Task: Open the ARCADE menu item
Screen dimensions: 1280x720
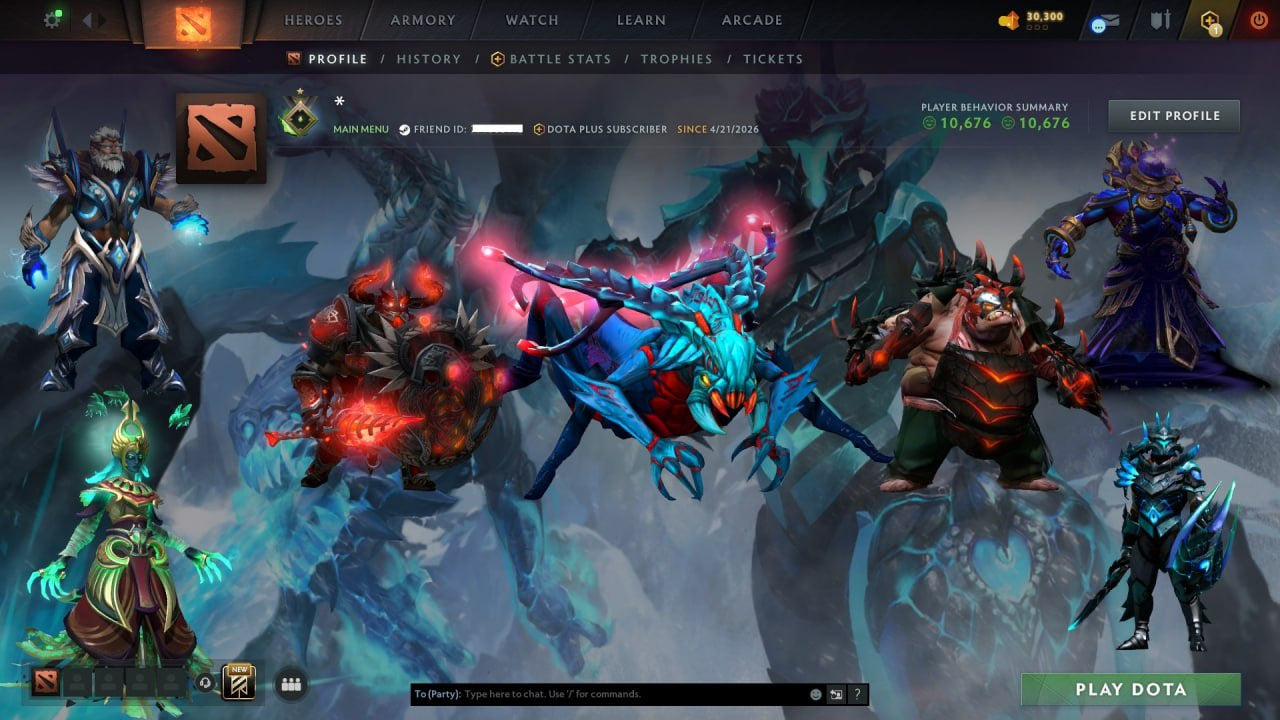Action: (x=751, y=20)
